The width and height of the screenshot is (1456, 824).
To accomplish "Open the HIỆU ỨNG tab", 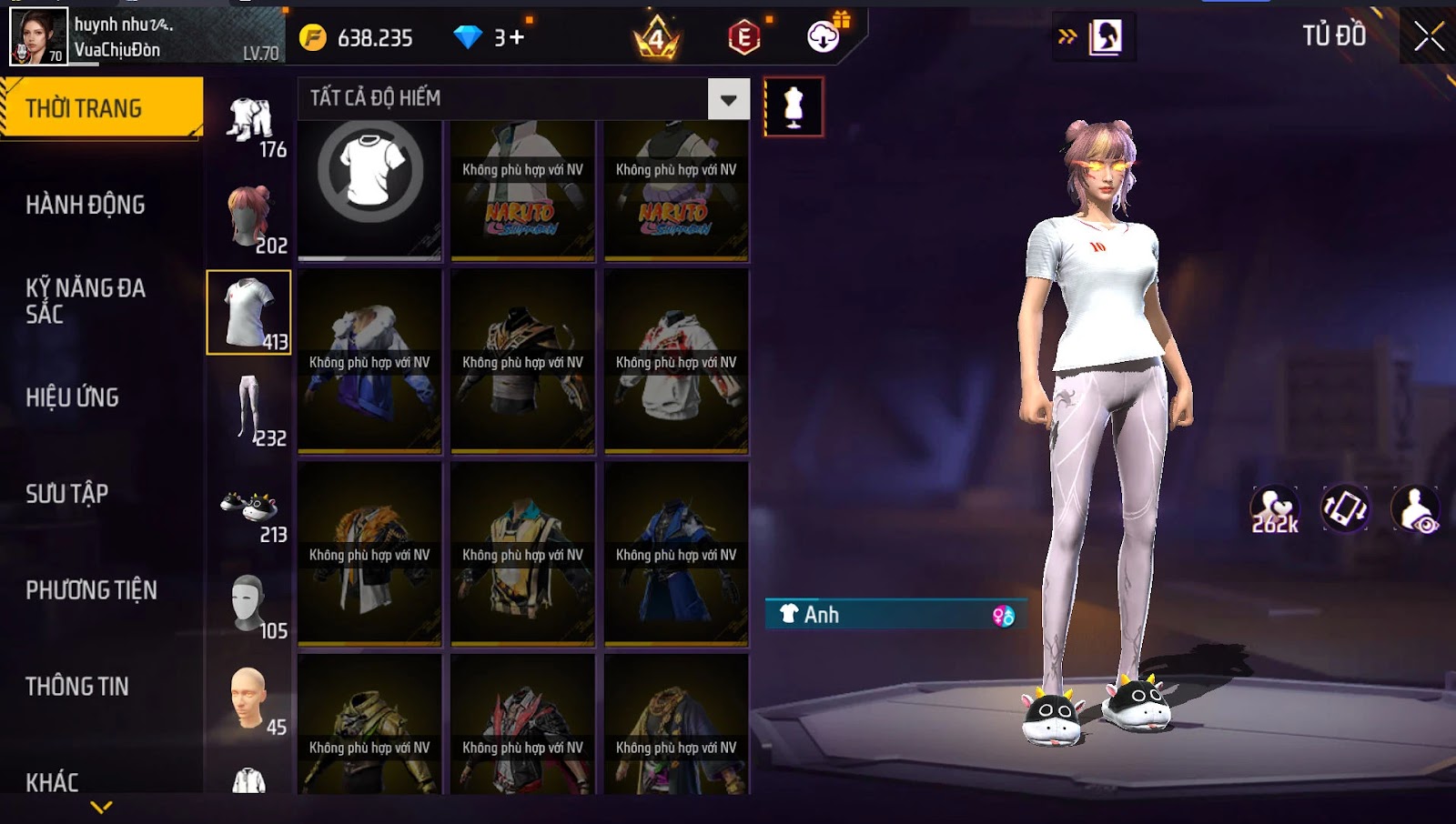I will pyautogui.click(x=73, y=397).
